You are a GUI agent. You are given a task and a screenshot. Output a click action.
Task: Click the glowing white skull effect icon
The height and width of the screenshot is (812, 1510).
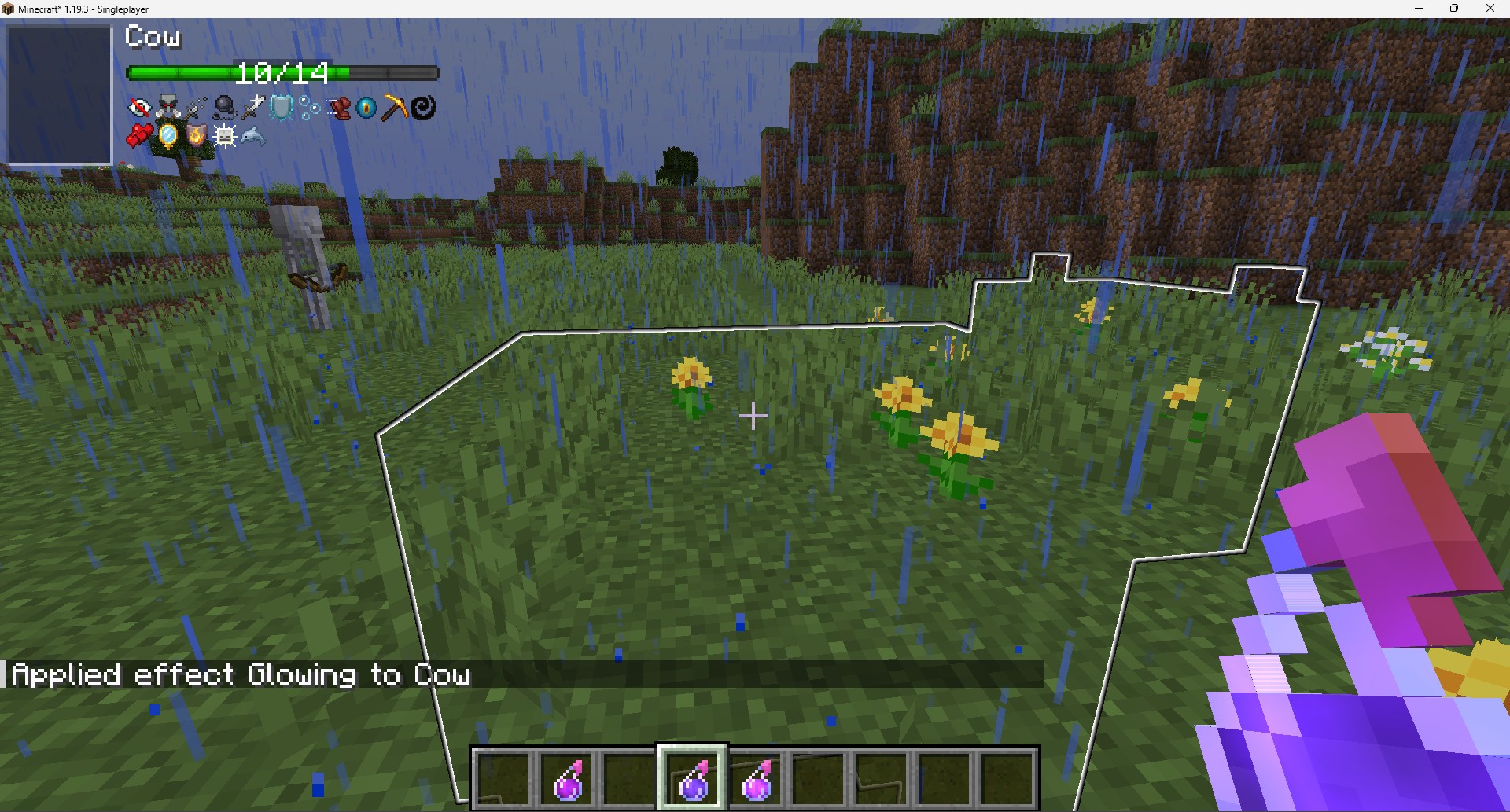224,137
